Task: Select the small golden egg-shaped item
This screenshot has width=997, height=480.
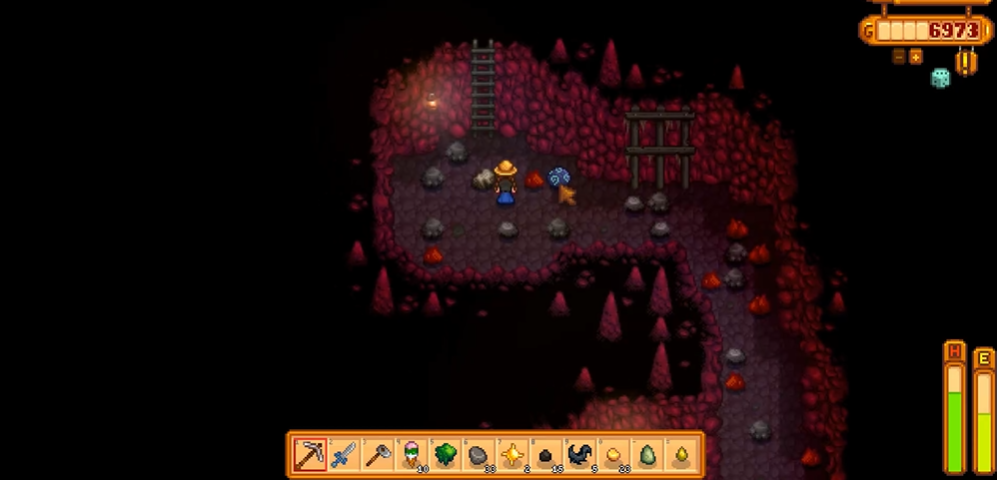Action: coord(681,456)
